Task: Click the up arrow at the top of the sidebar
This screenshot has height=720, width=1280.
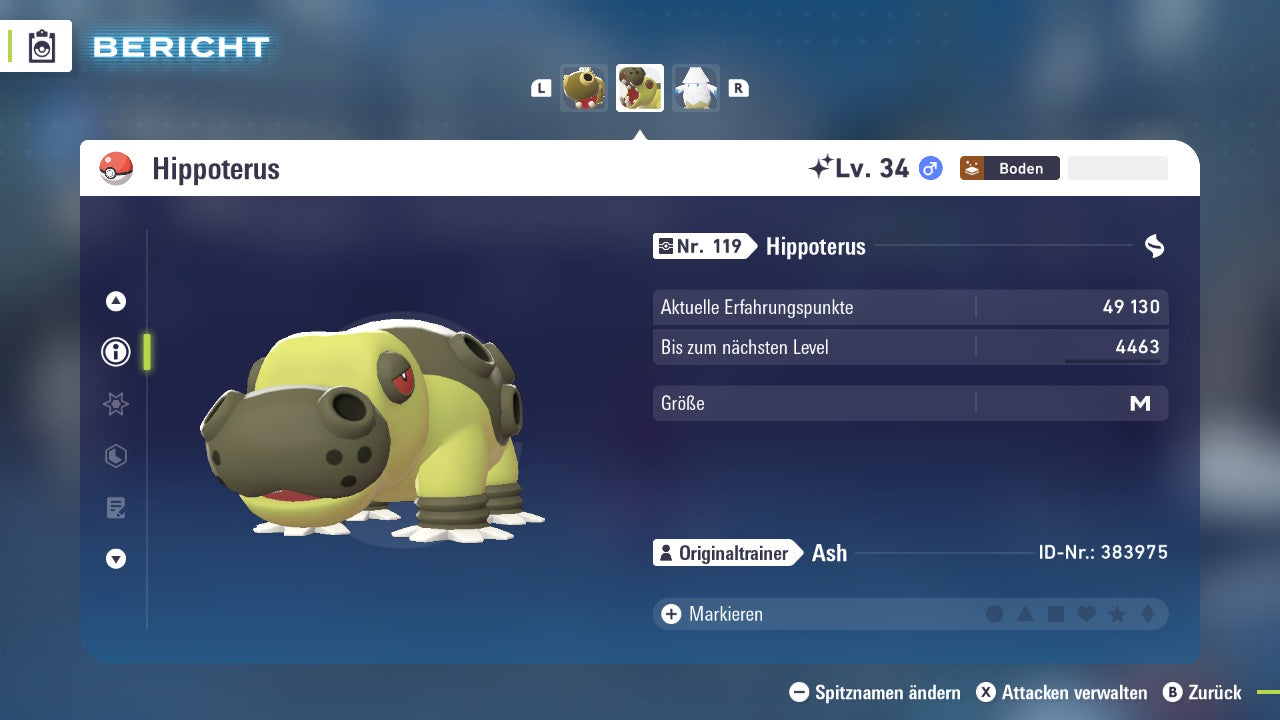Action: tap(115, 300)
